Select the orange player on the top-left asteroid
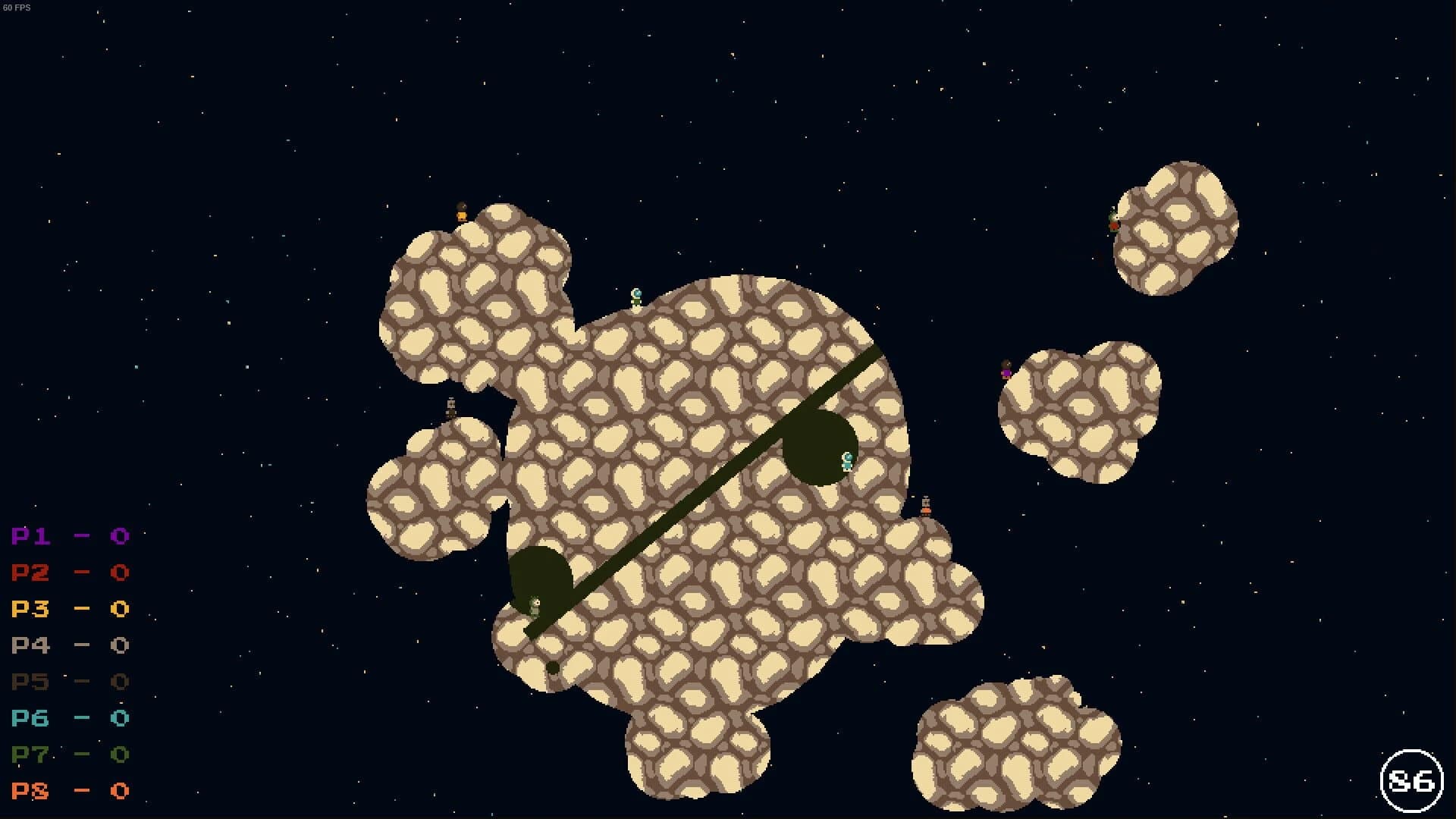This screenshot has width=1456, height=819. (460, 217)
